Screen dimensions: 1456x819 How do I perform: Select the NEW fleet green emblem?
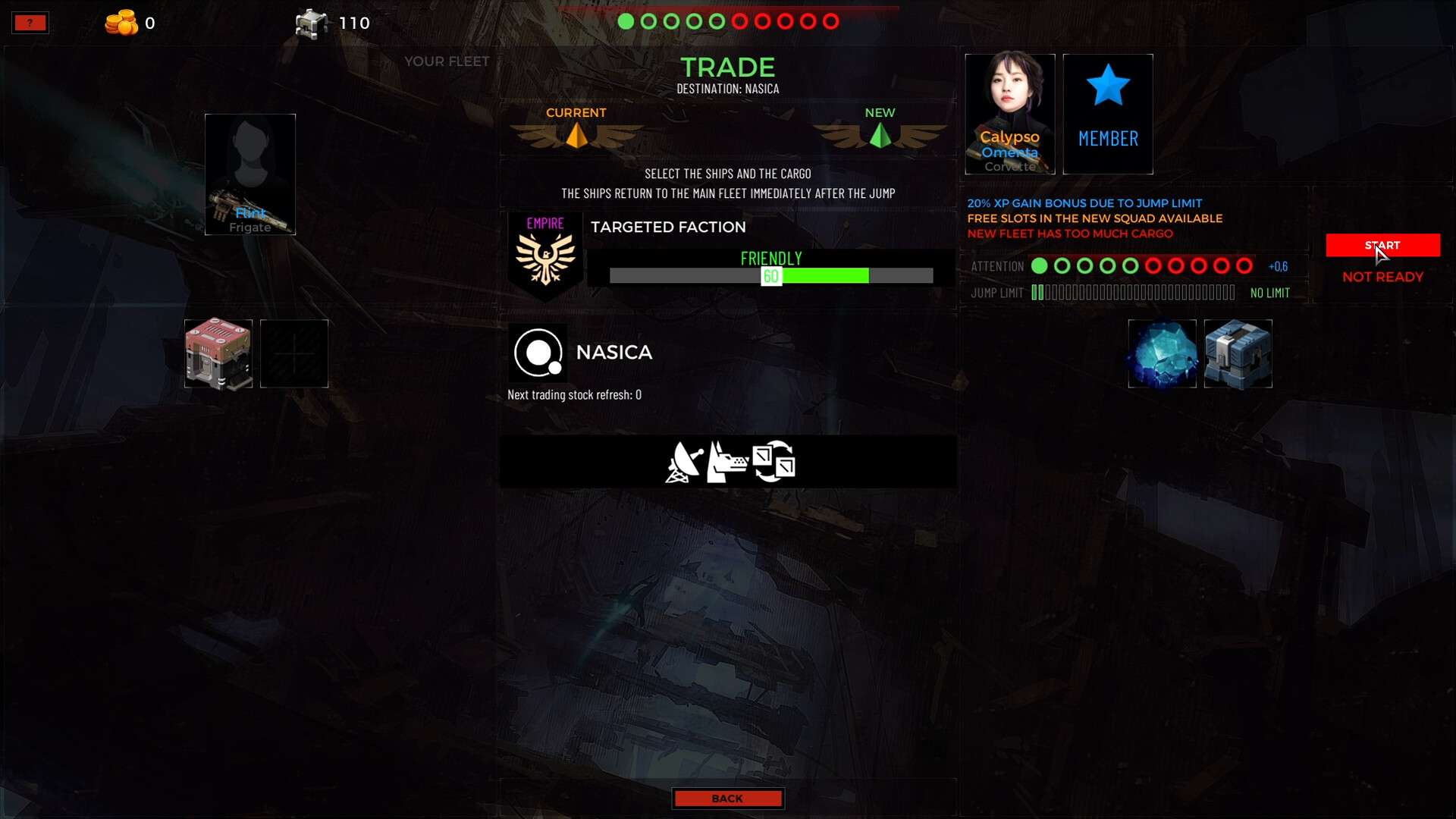click(x=880, y=135)
